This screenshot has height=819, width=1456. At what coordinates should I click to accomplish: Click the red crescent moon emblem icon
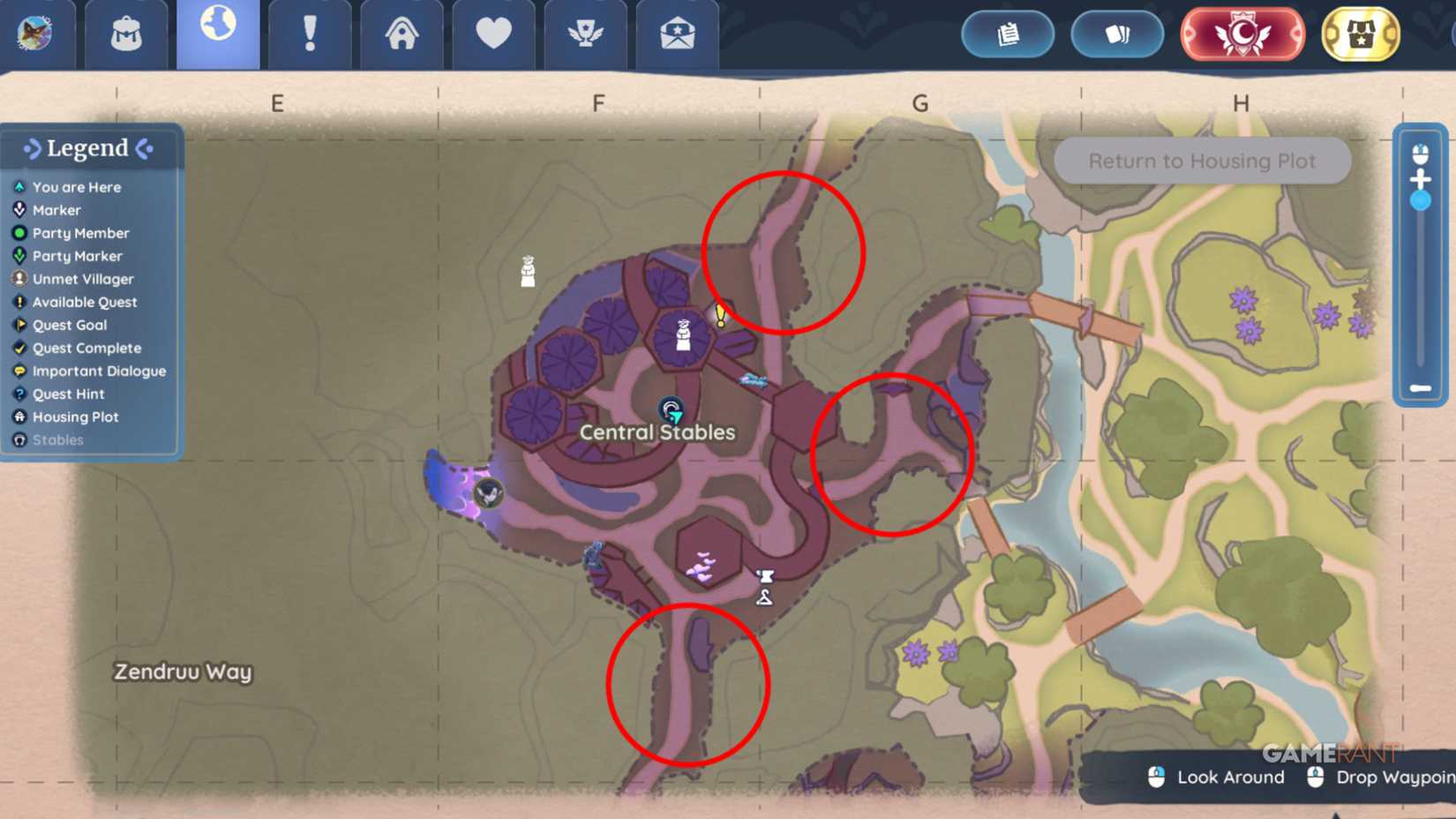point(1241,34)
